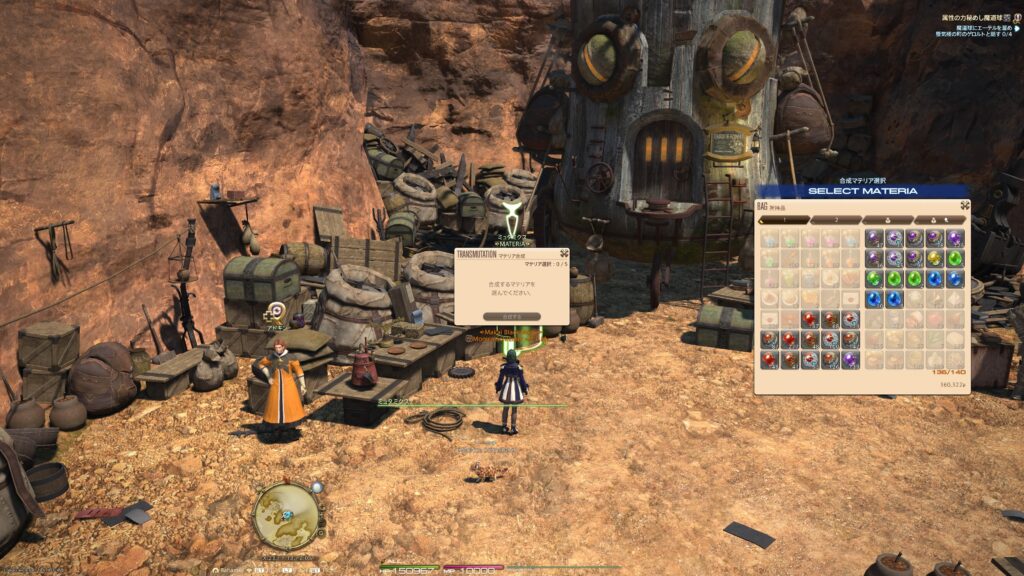
Task: Close the Transmutation dialog
Action: click(x=562, y=255)
